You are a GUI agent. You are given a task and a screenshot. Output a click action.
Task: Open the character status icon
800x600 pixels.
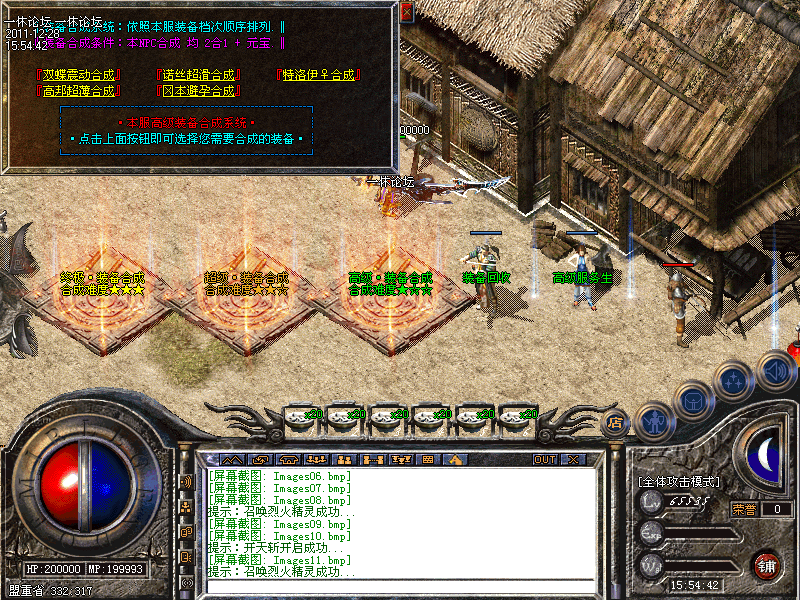(x=653, y=420)
